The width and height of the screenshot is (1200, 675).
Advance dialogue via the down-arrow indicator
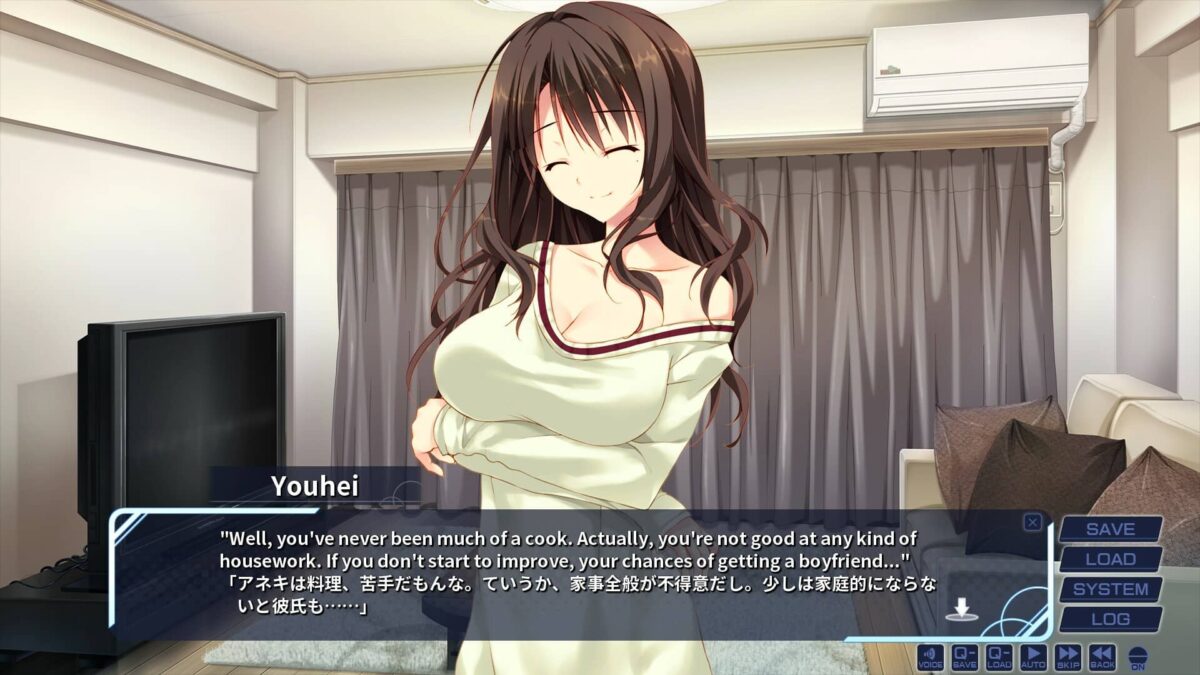click(x=960, y=609)
